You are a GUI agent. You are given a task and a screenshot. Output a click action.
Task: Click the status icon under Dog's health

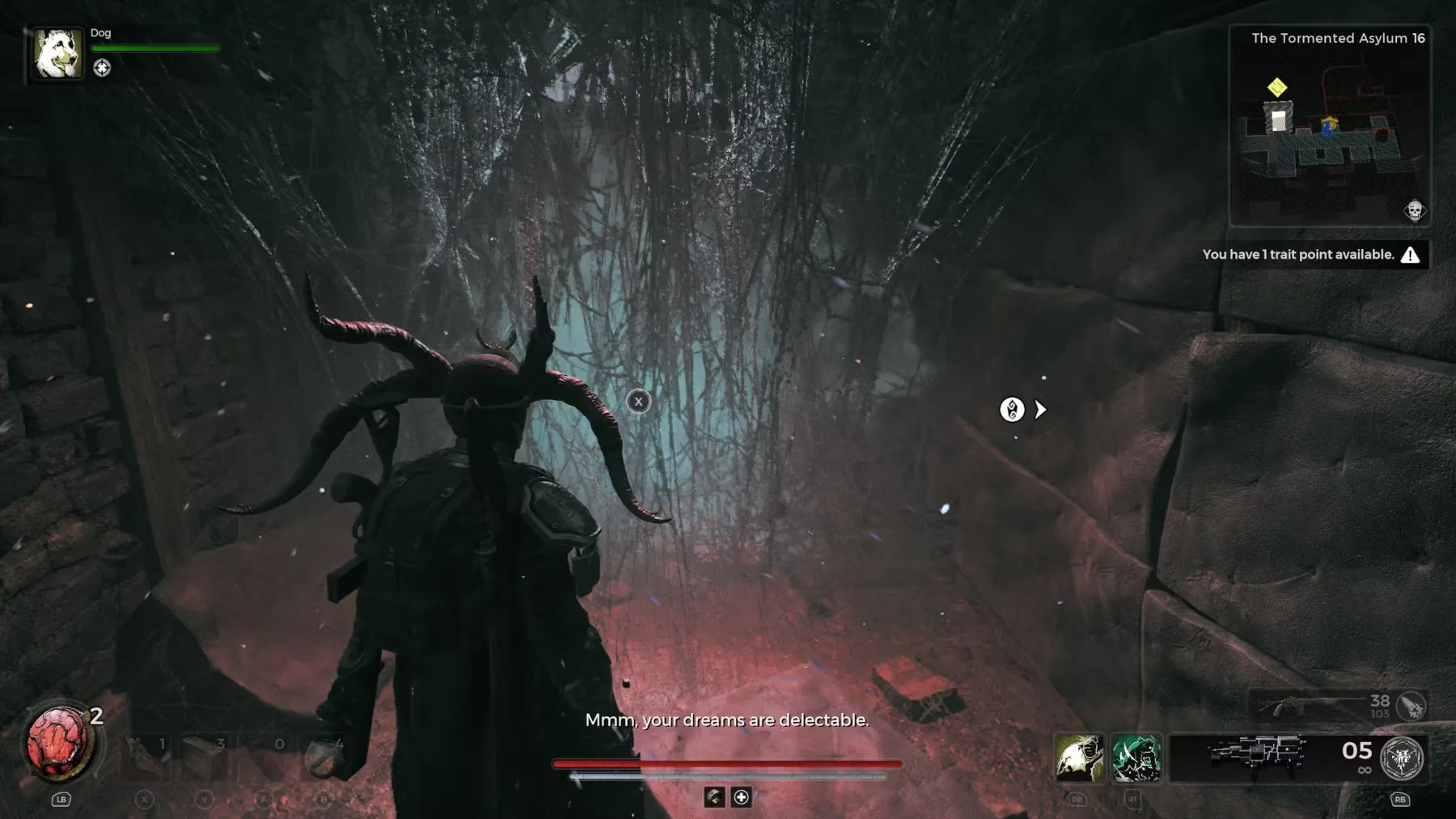[102, 68]
